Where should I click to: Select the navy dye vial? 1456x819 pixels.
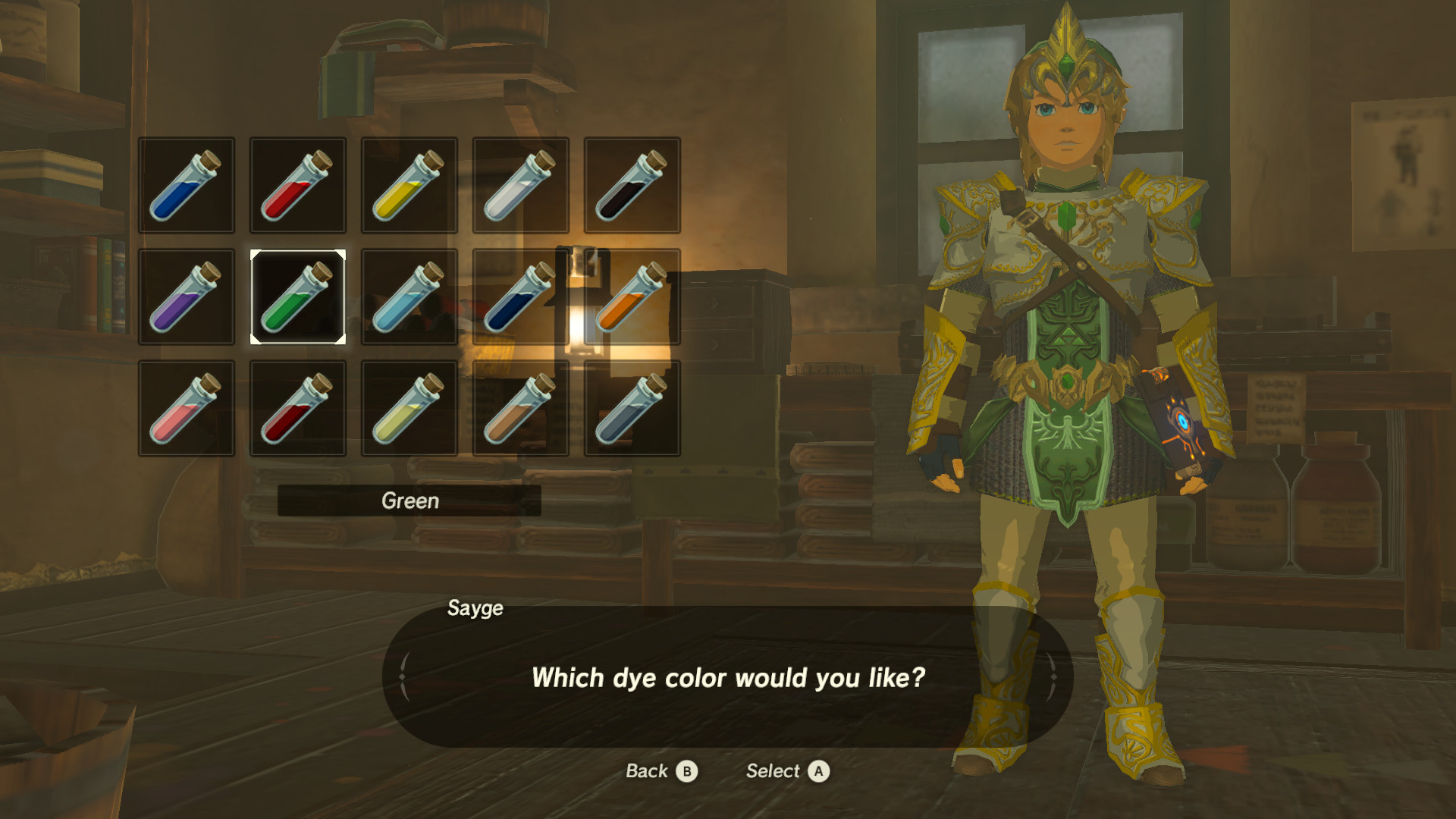click(520, 296)
